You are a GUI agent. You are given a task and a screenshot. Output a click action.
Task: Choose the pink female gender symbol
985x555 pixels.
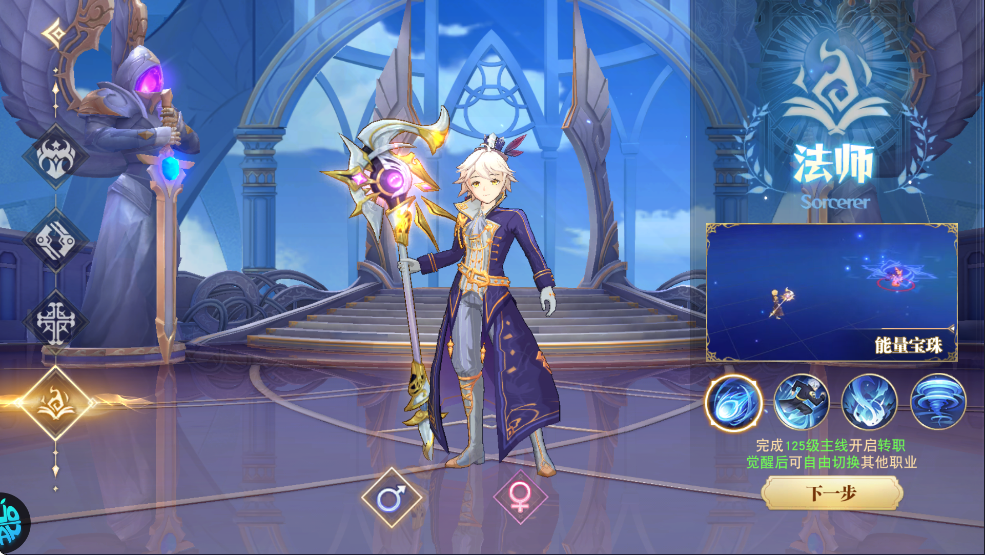click(x=520, y=497)
